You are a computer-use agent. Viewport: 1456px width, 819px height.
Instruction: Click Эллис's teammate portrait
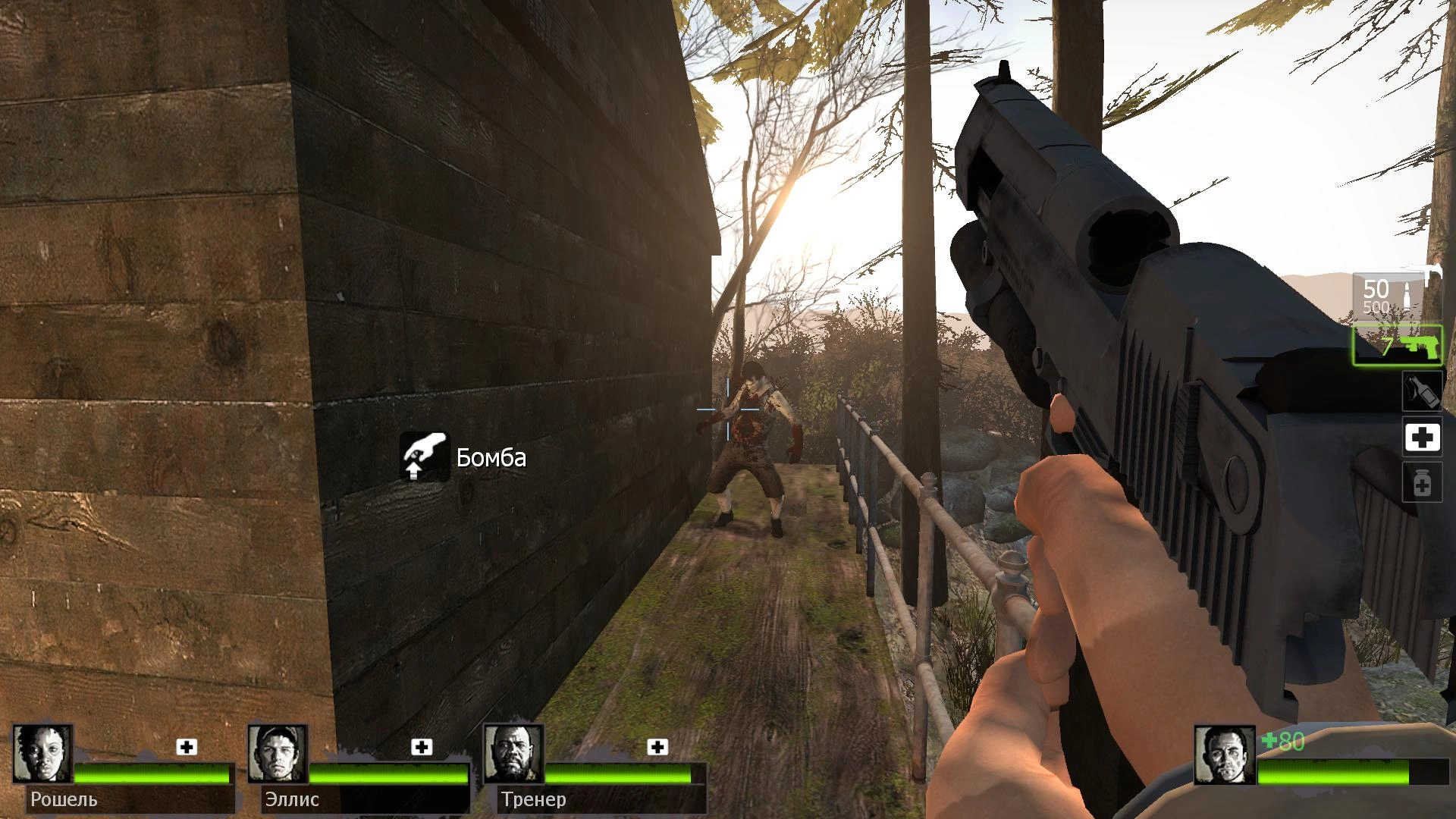pos(278,754)
